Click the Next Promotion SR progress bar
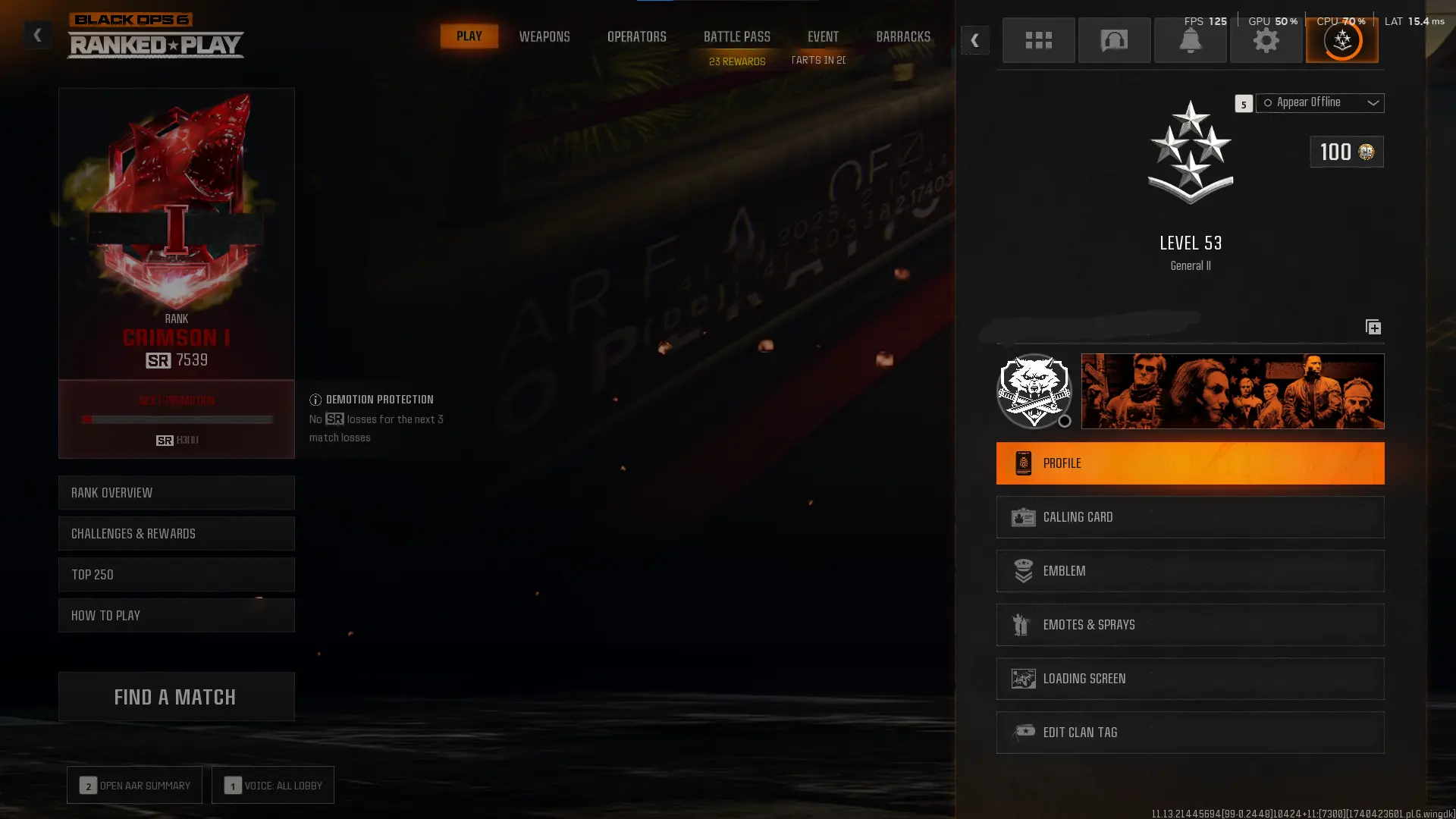Viewport: 1456px width, 819px height. pyautogui.click(x=177, y=419)
